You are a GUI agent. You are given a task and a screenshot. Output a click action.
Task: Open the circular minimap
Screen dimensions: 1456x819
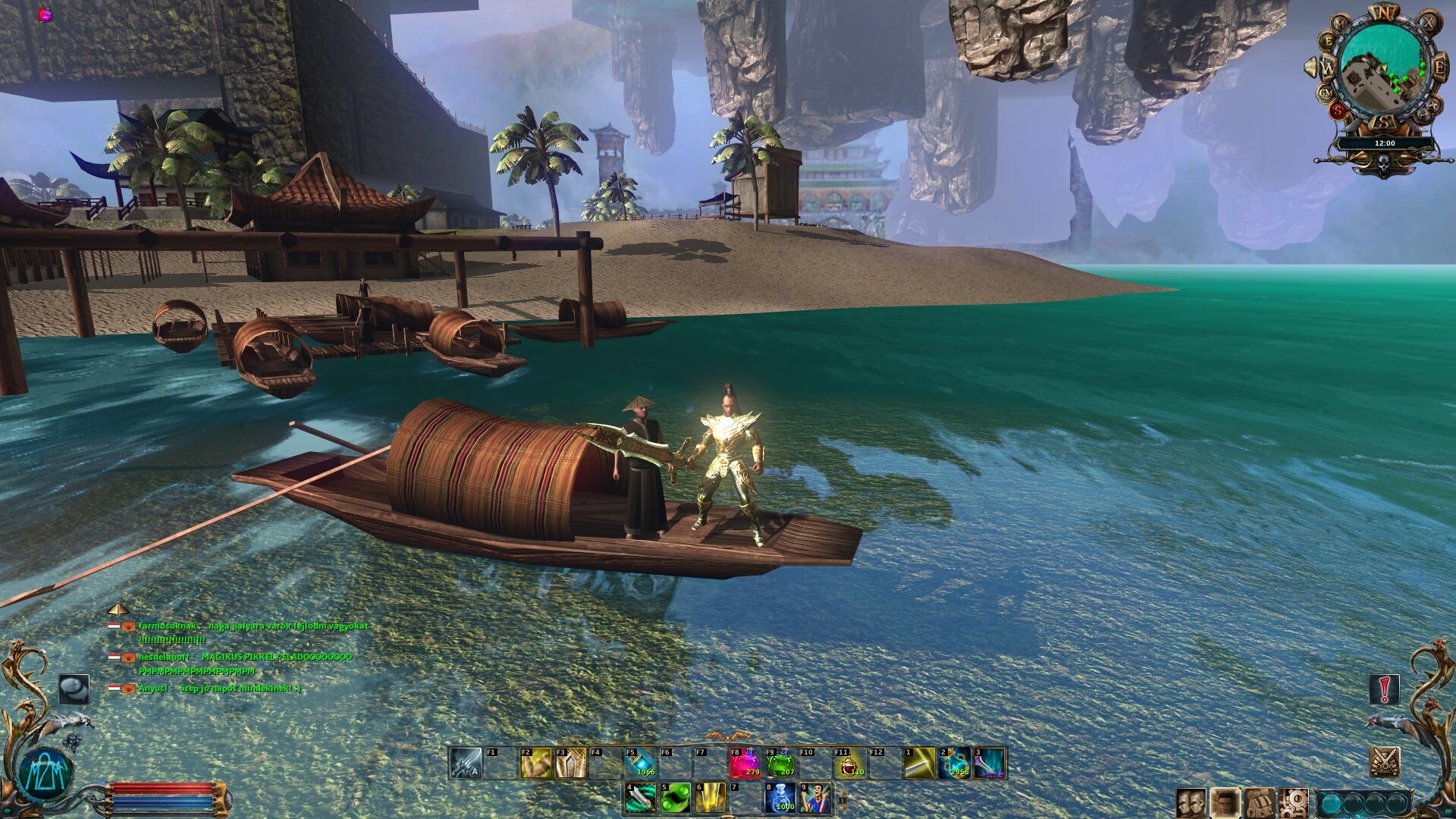(1382, 67)
